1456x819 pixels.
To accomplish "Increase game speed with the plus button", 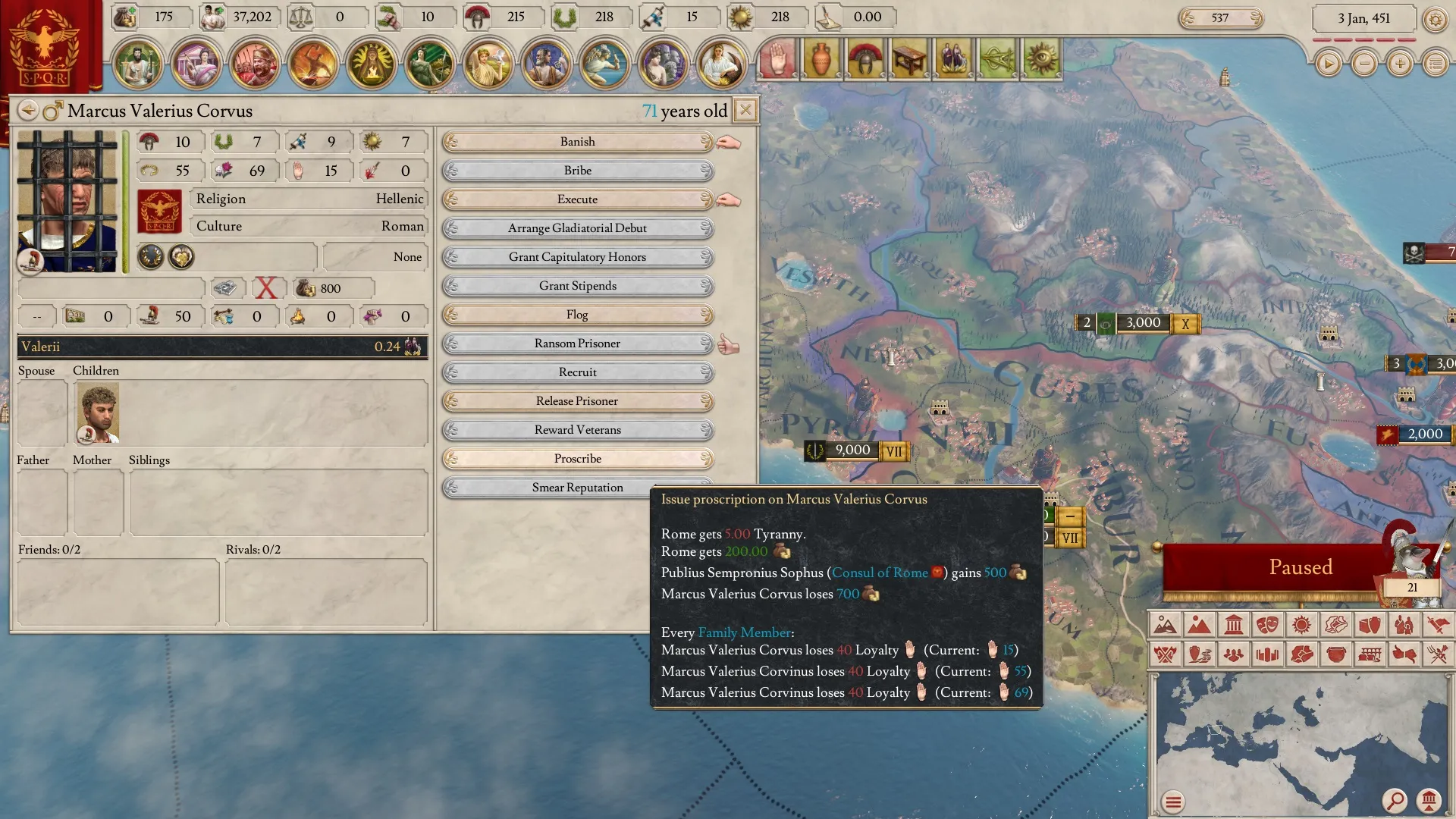I will pos(1400,64).
